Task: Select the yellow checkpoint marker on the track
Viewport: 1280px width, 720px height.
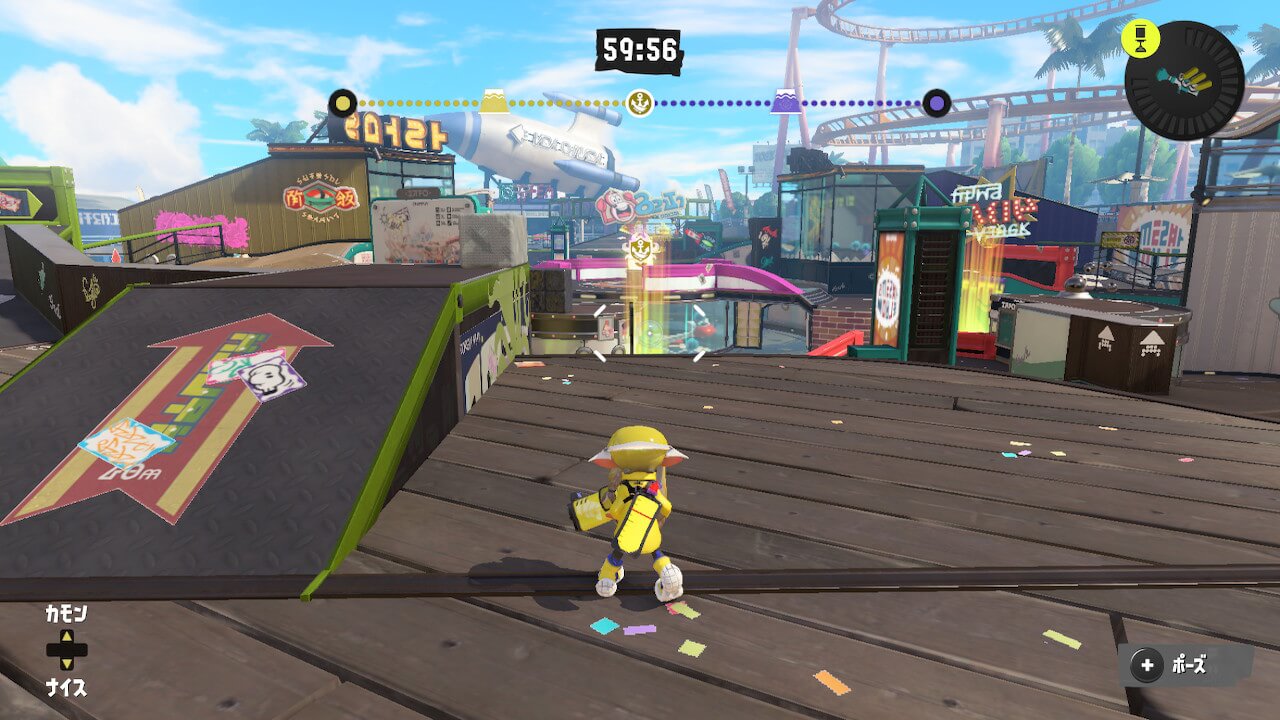Action: 493,101
